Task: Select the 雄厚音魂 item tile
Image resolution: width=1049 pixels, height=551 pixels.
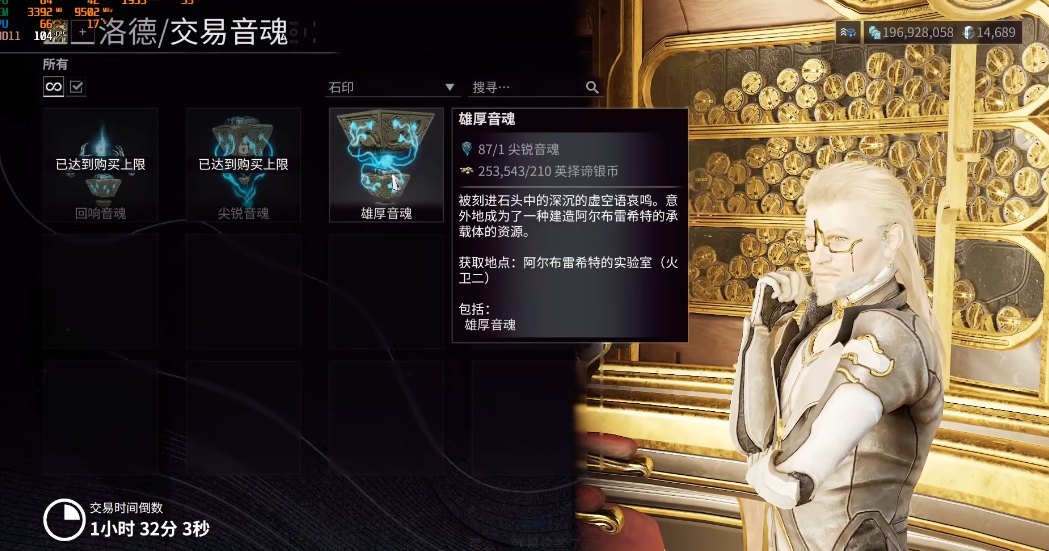Action: (x=386, y=165)
